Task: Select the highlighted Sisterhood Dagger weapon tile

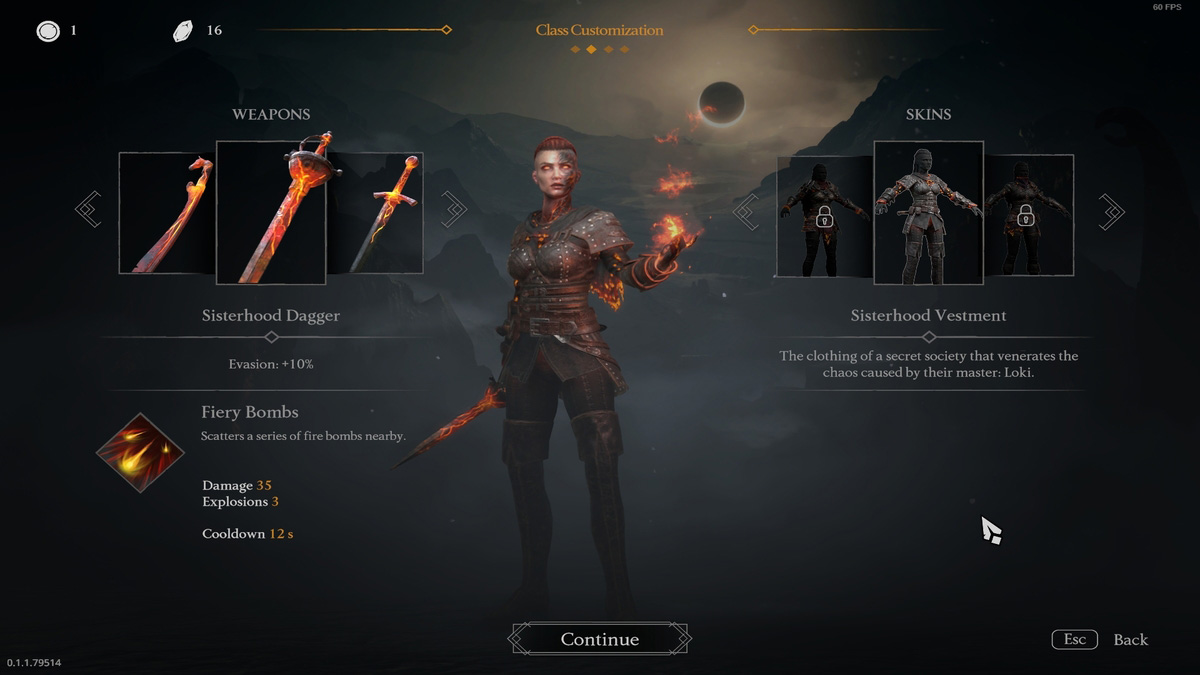Action: pos(271,212)
